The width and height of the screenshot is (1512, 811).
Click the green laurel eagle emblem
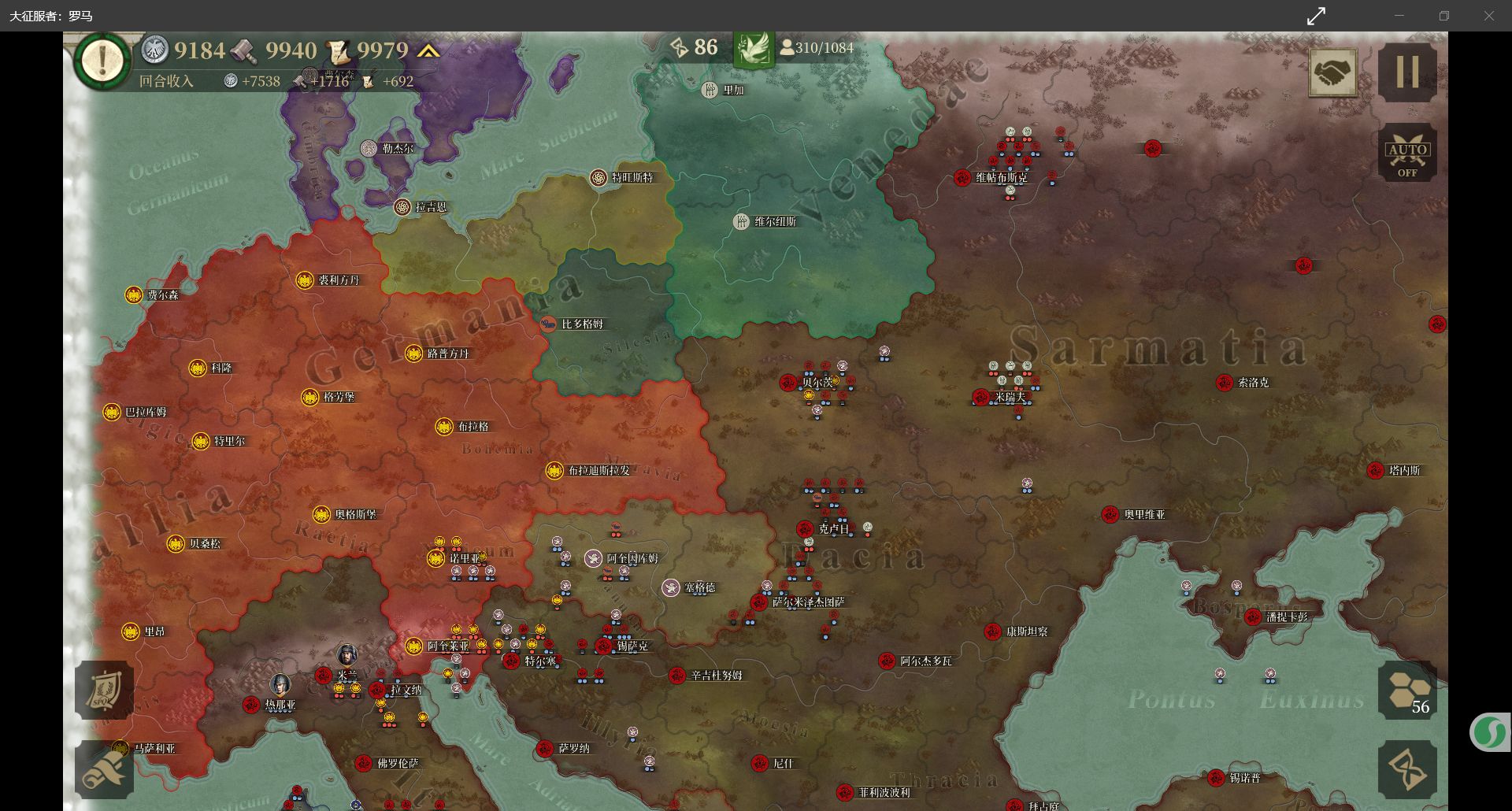tap(753, 49)
